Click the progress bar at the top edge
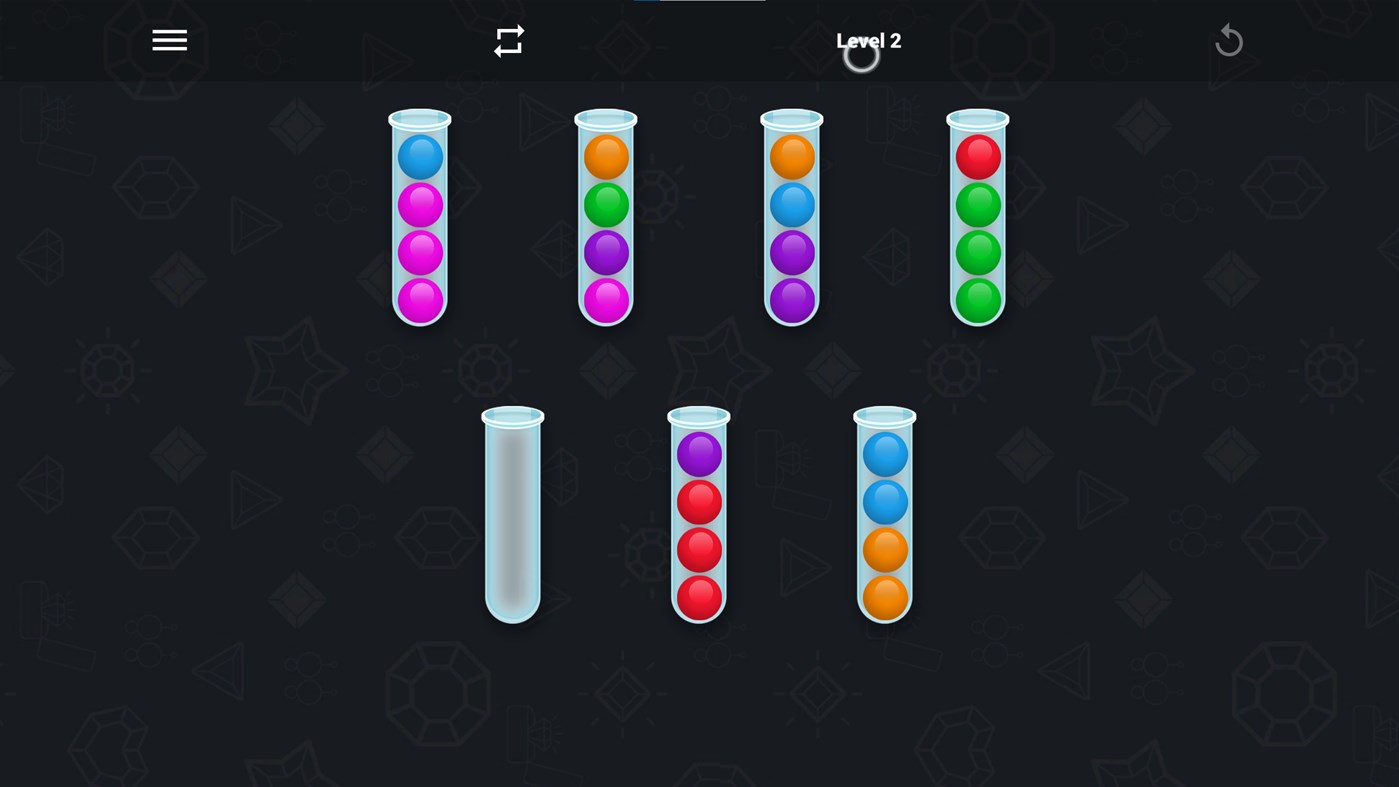 click(x=698, y=2)
